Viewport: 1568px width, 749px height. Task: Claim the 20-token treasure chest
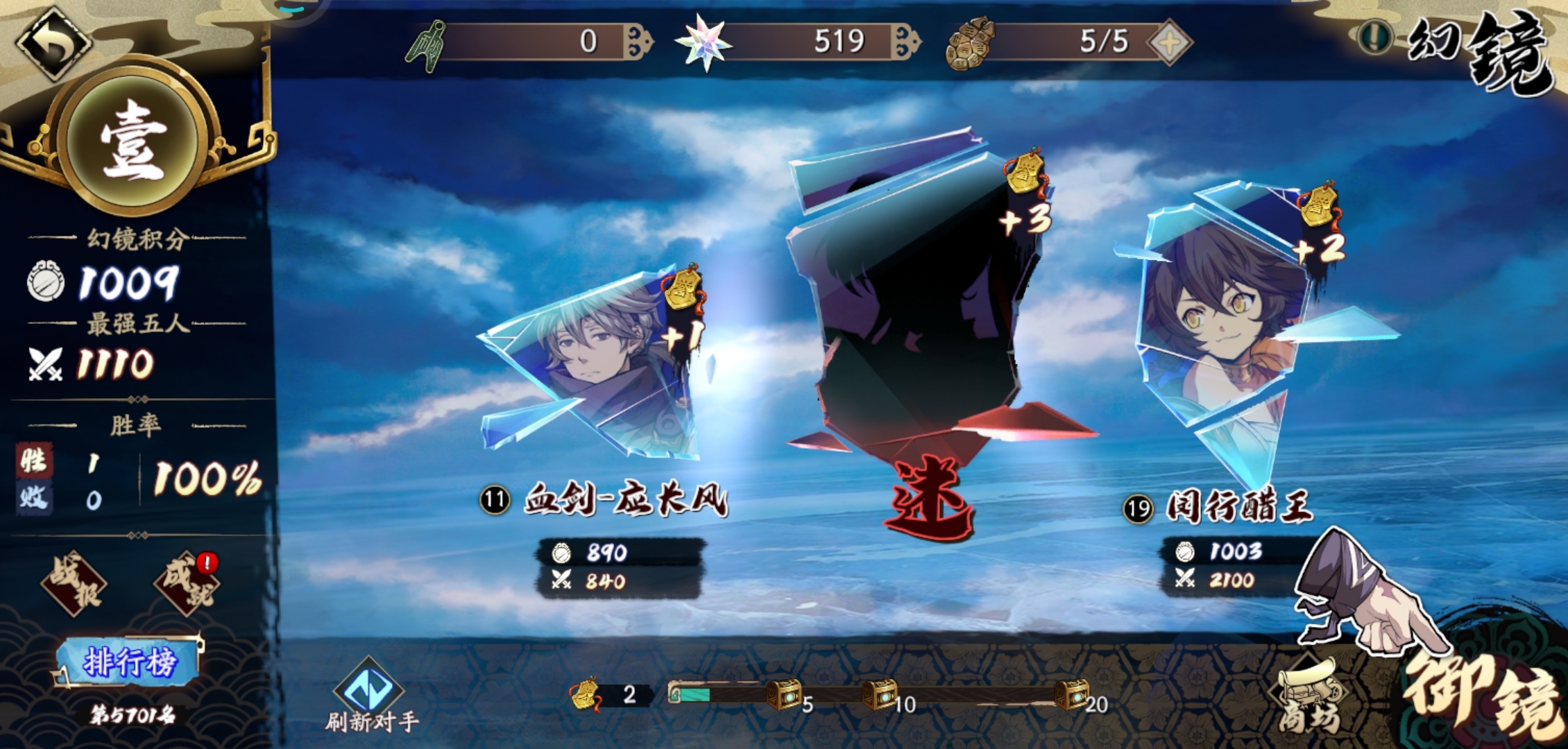(x=1071, y=694)
